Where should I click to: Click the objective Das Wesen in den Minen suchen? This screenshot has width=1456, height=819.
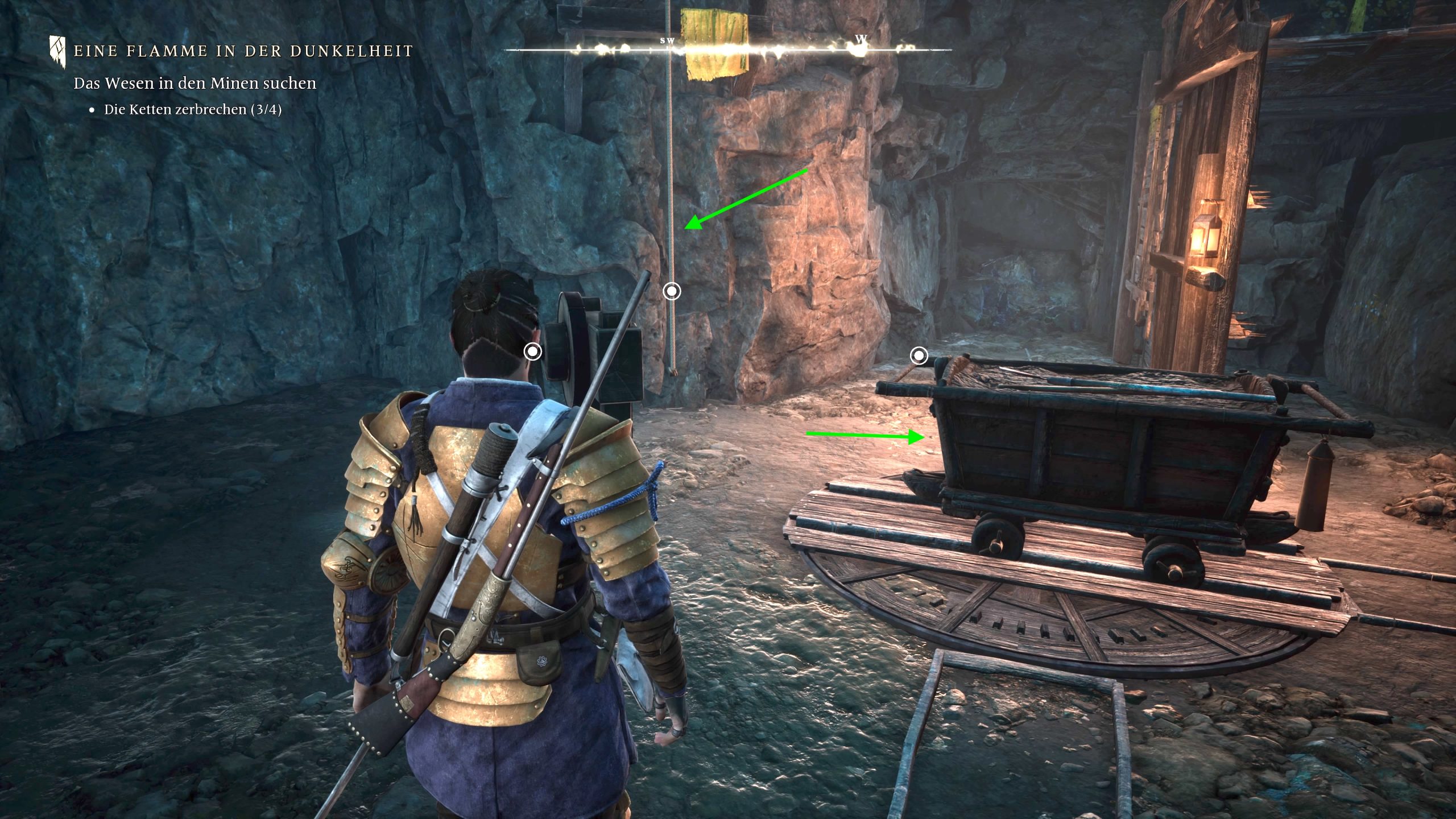click(195, 83)
